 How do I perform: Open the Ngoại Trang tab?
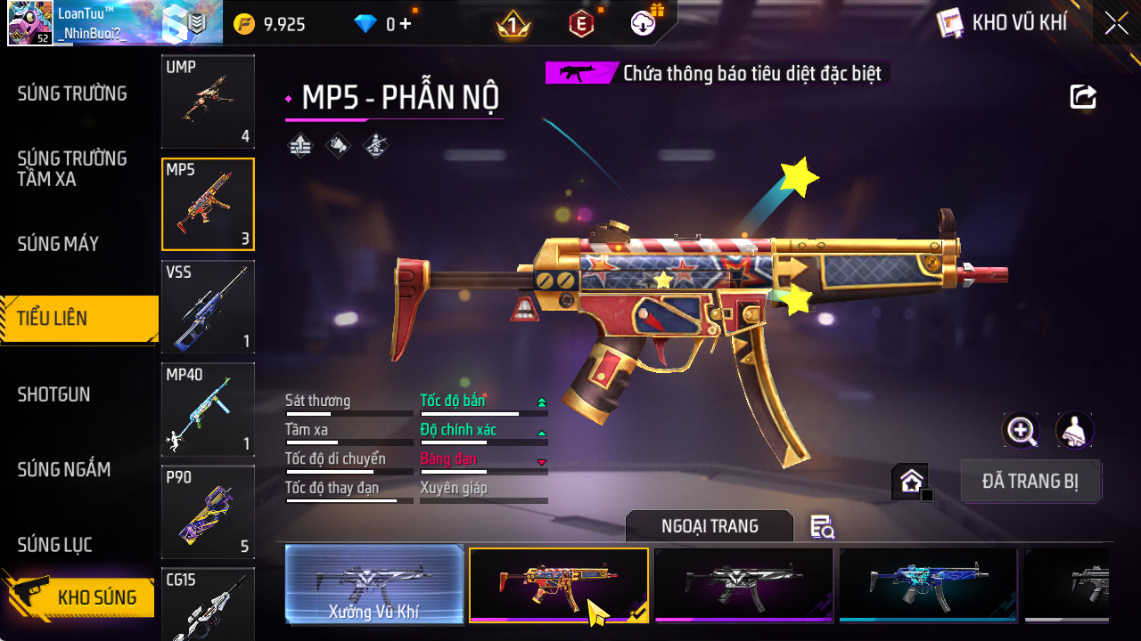pos(709,526)
